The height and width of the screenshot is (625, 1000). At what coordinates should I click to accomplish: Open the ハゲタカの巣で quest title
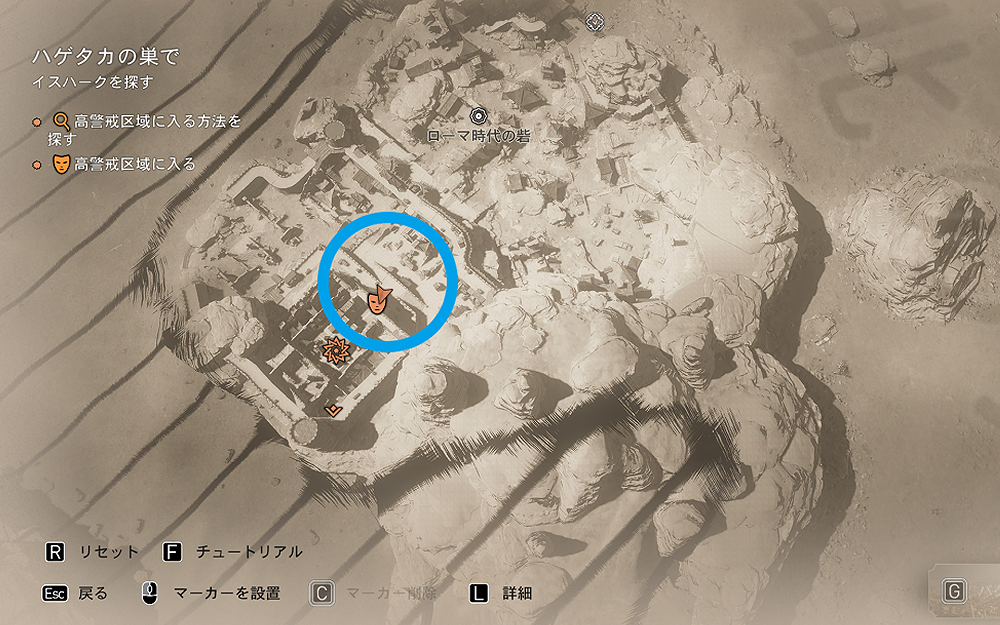(106, 58)
